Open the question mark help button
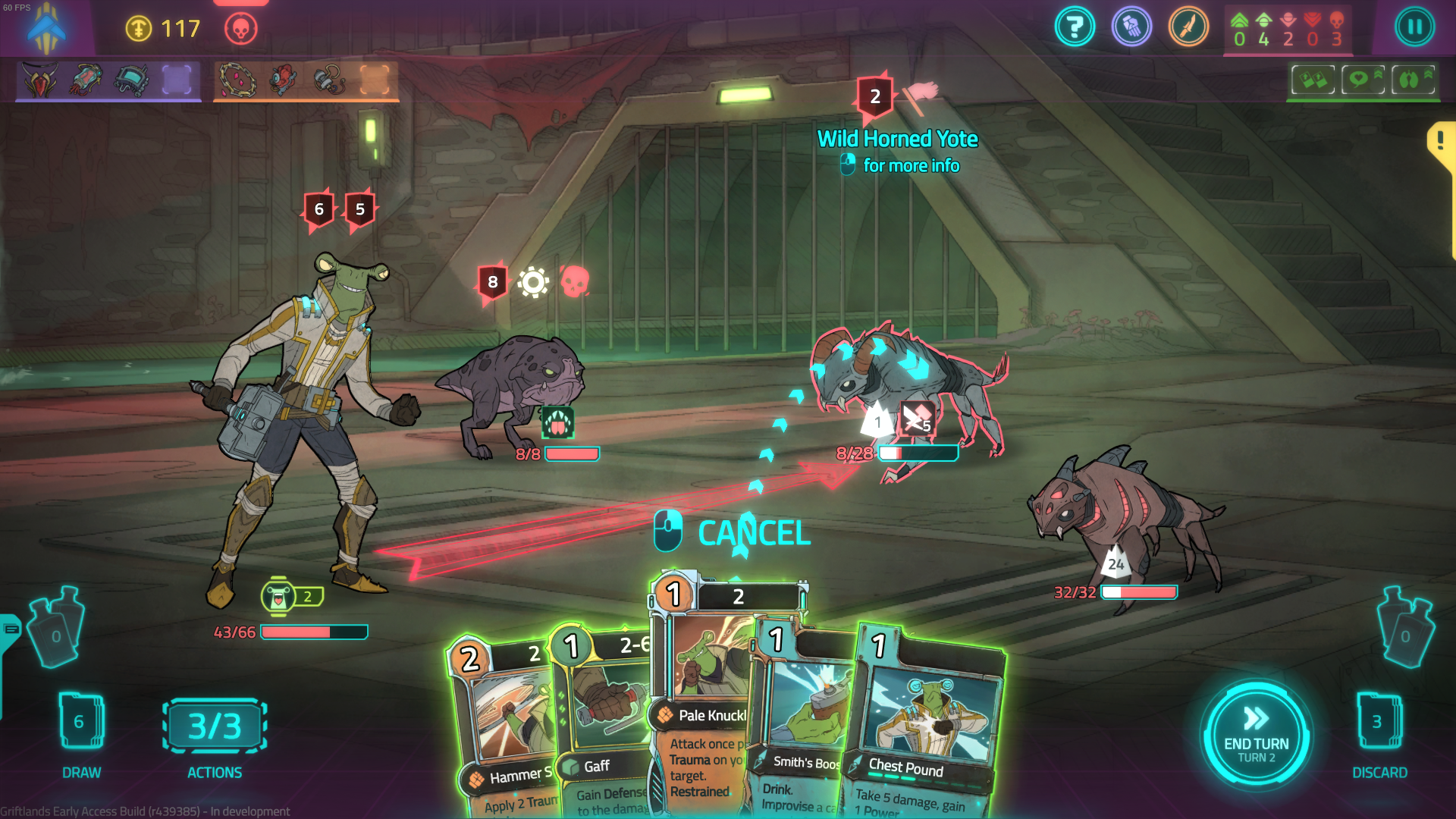 click(1075, 27)
